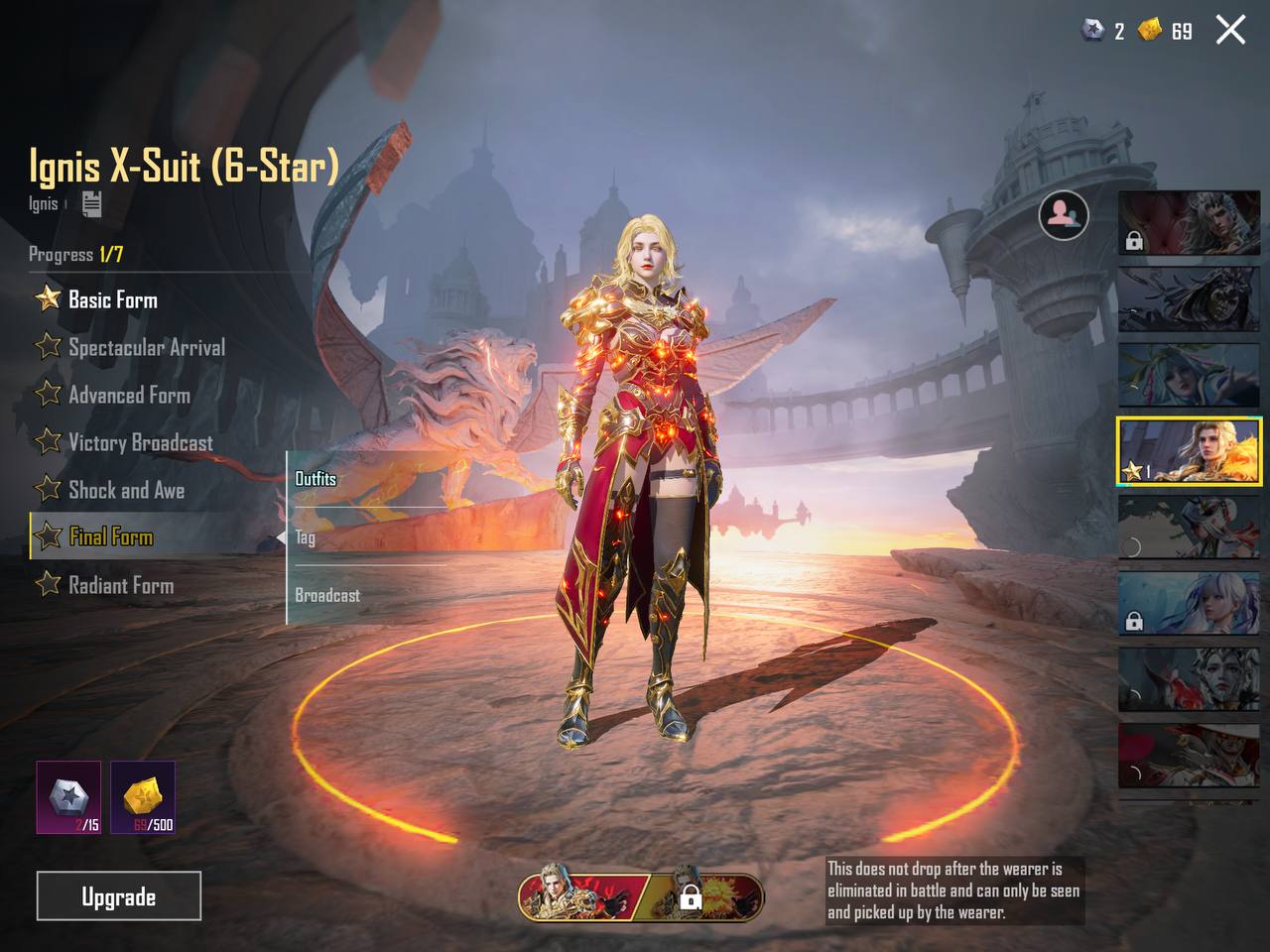Choose Final Form stage
The width and height of the screenshot is (1270, 952).
(110, 537)
